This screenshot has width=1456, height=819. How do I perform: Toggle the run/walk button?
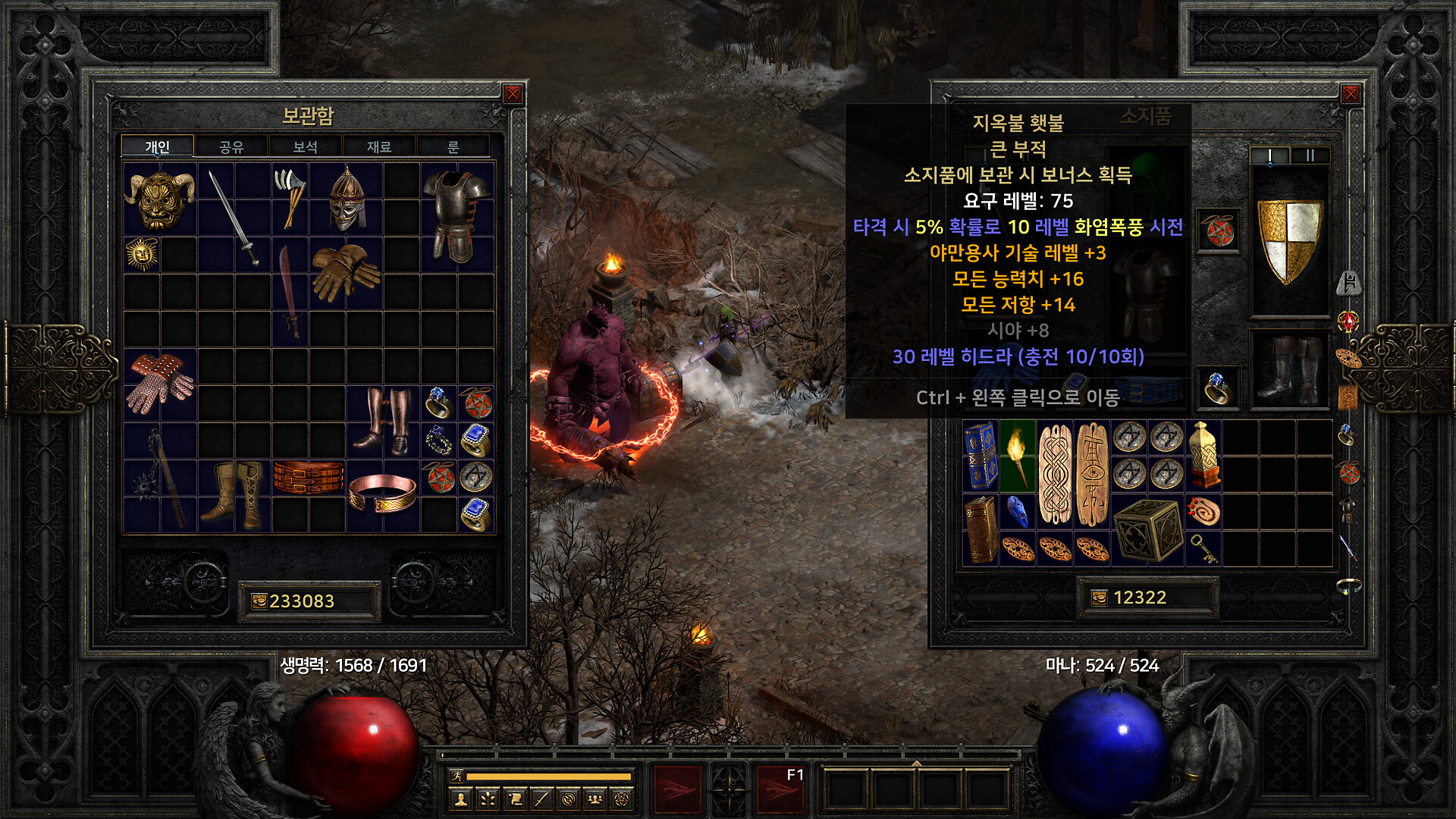tap(457, 776)
